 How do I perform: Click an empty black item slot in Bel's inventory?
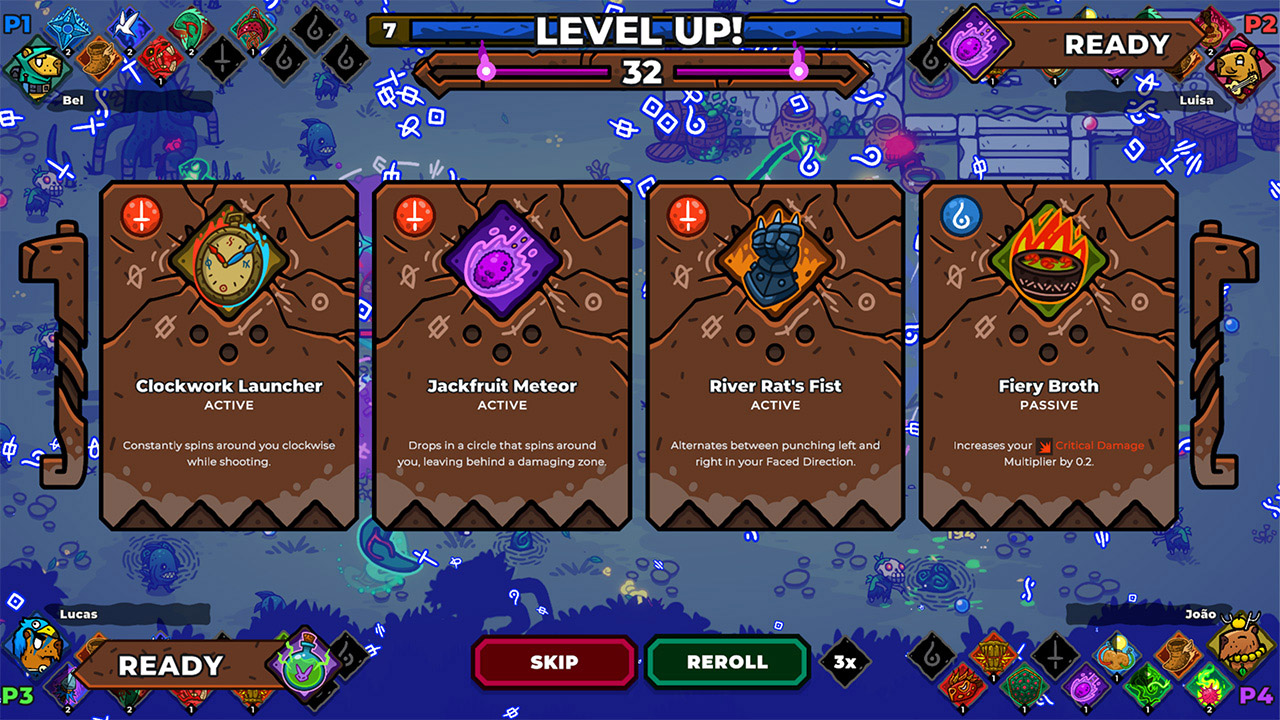(x=223, y=60)
